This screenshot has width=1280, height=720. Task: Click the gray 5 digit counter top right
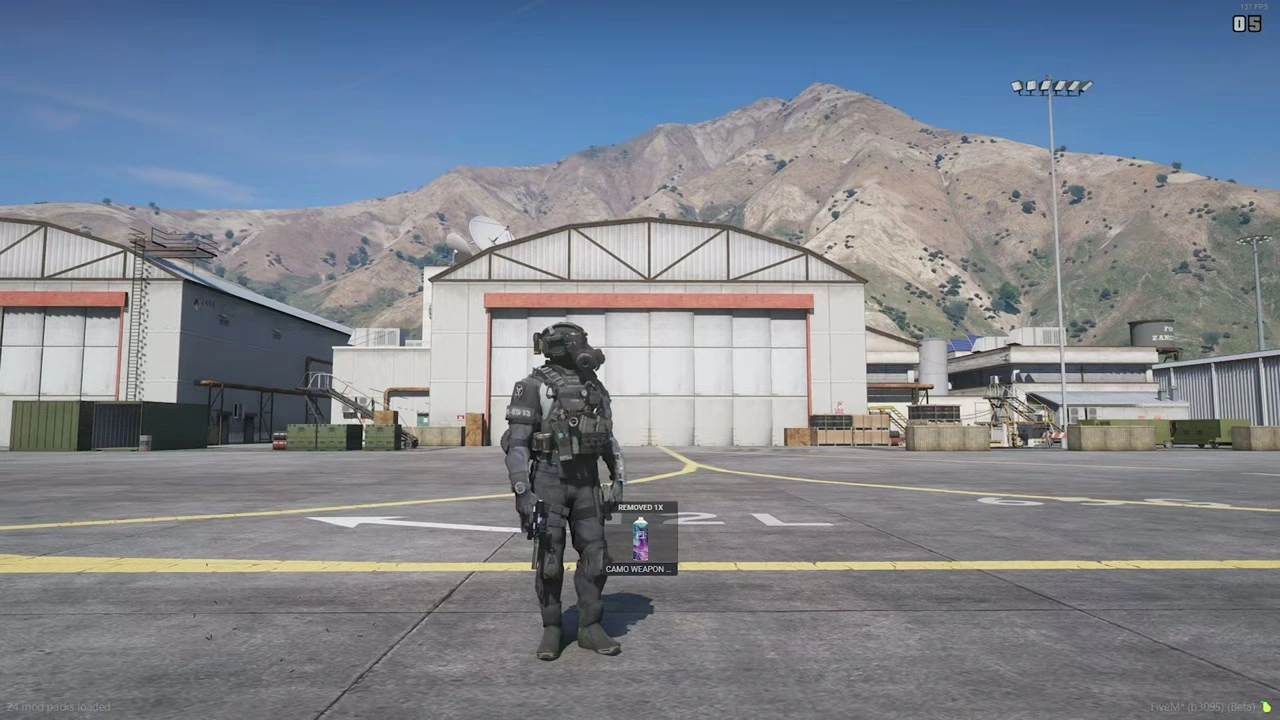pos(1253,24)
